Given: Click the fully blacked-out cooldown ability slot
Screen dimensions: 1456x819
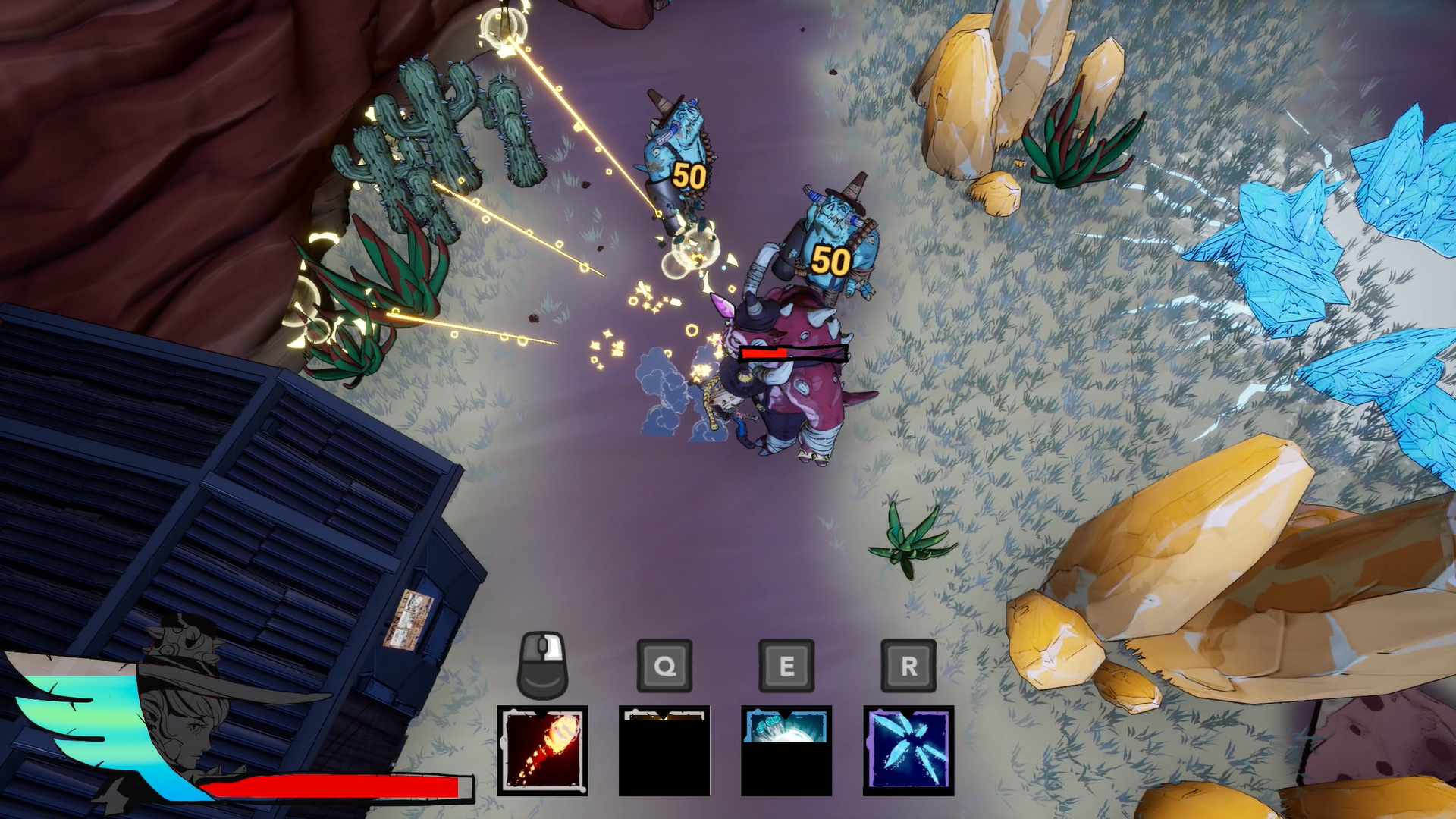Looking at the screenshot, I should [x=664, y=750].
